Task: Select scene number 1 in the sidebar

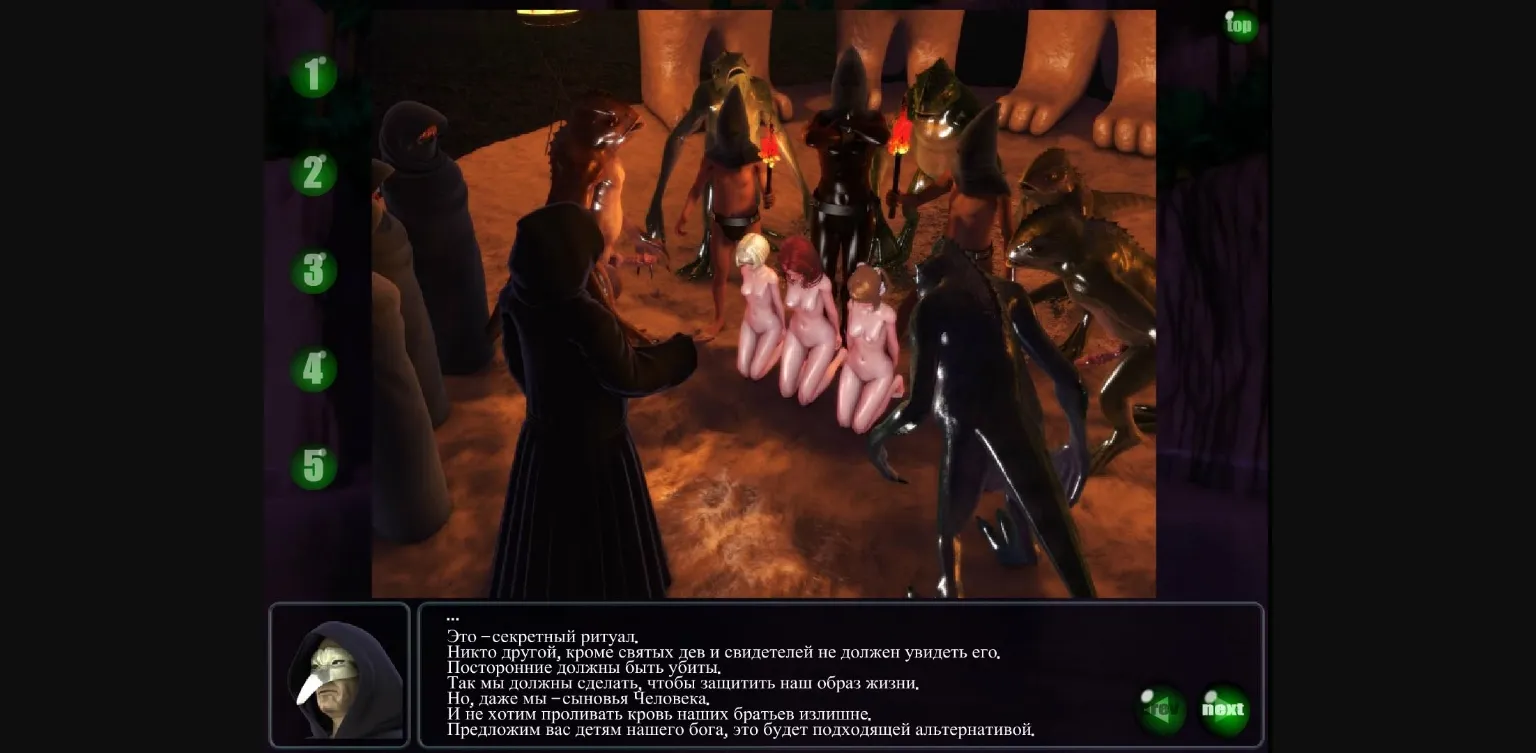Action: coord(313,75)
